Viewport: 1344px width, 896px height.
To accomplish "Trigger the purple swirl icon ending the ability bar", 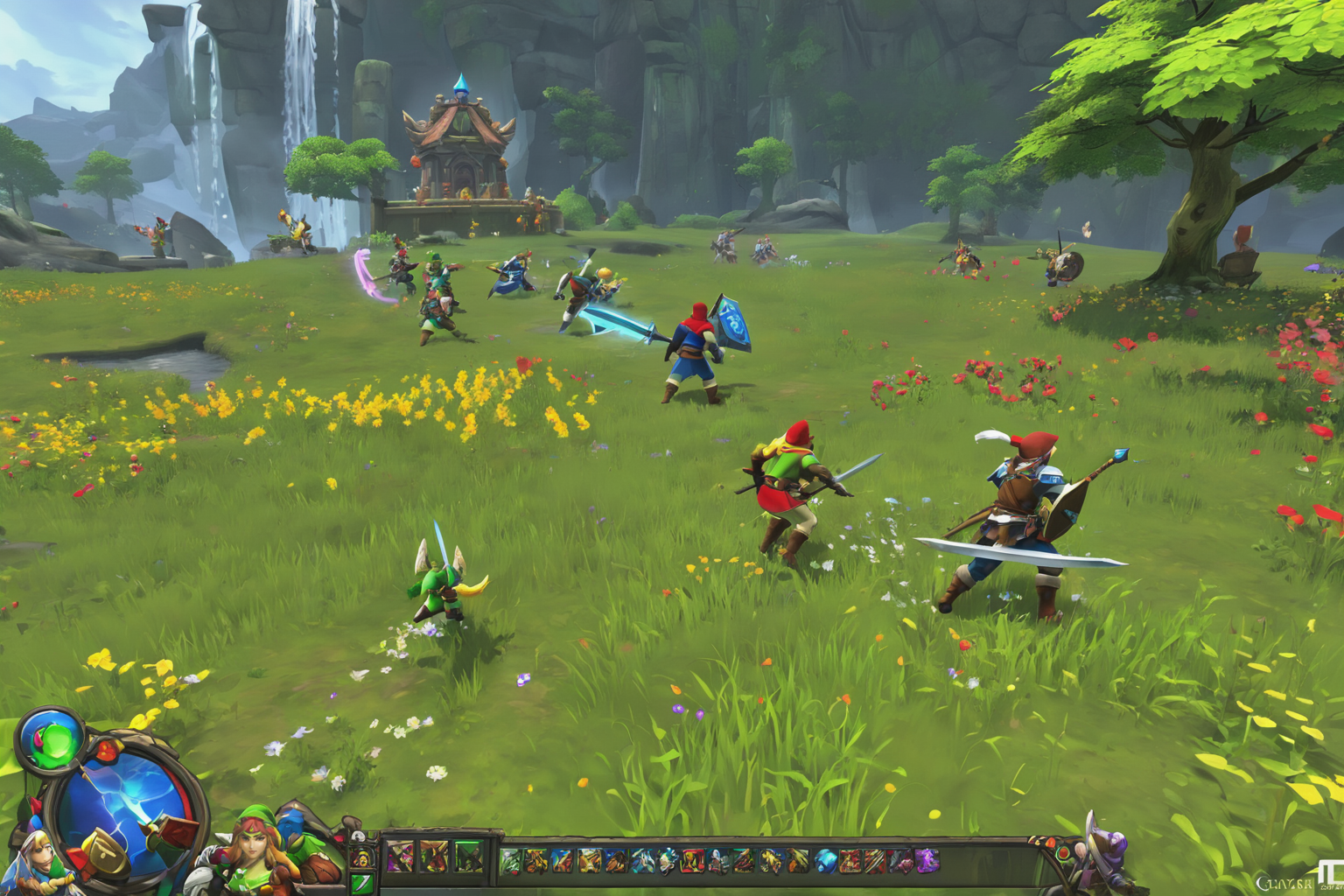I will click(x=926, y=862).
